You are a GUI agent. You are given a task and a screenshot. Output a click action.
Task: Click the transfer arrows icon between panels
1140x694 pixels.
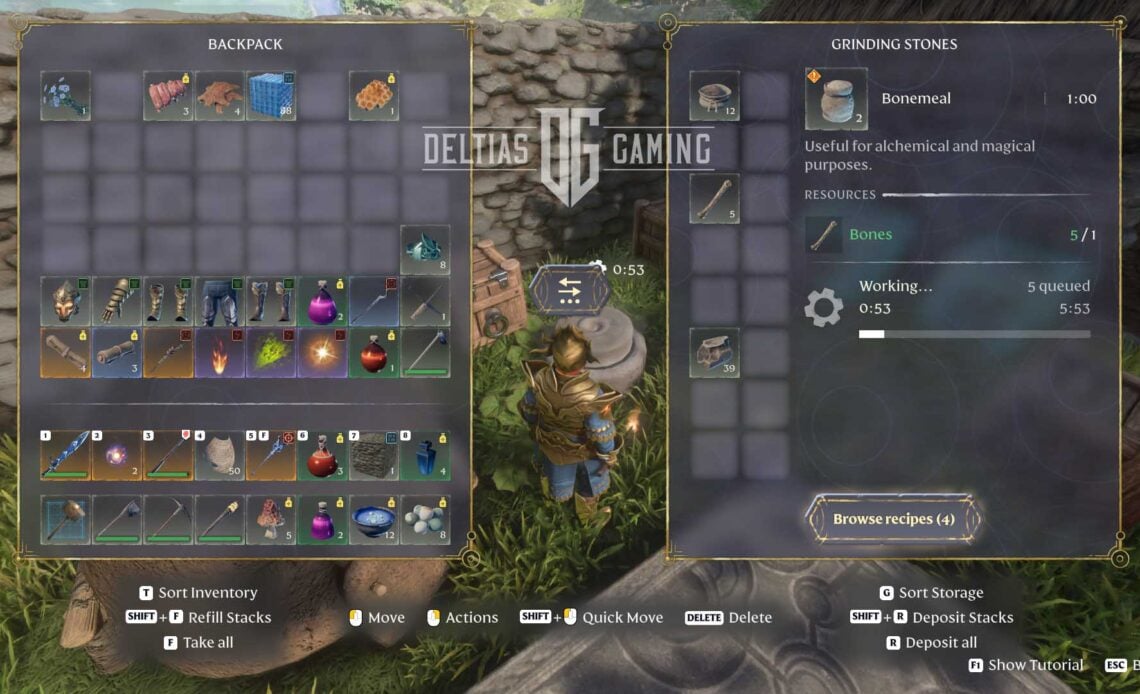point(570,290)
